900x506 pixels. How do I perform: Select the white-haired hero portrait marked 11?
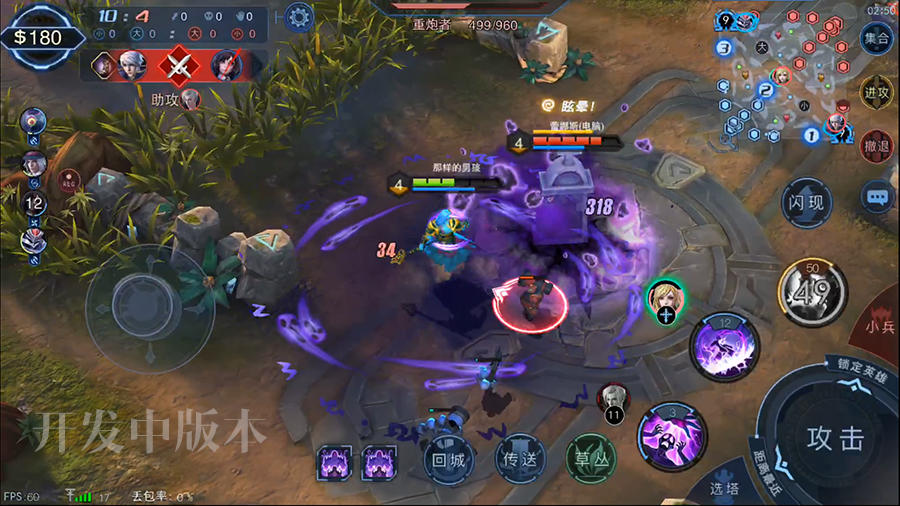pos(613,400)
